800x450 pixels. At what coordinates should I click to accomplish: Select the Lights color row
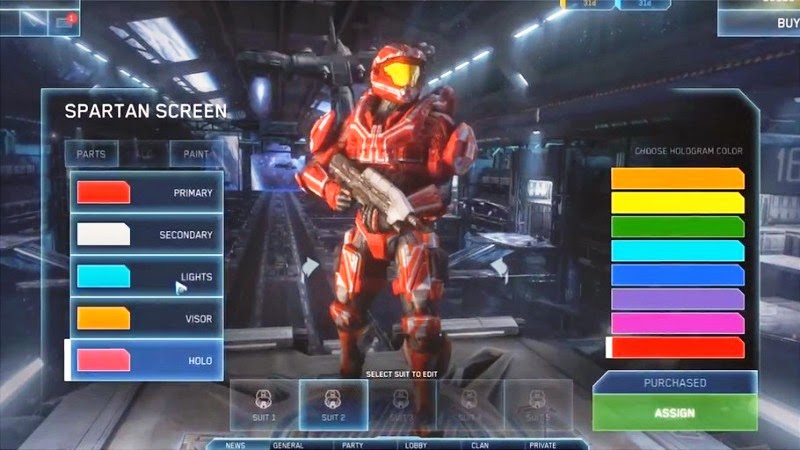tap(146, 276)
